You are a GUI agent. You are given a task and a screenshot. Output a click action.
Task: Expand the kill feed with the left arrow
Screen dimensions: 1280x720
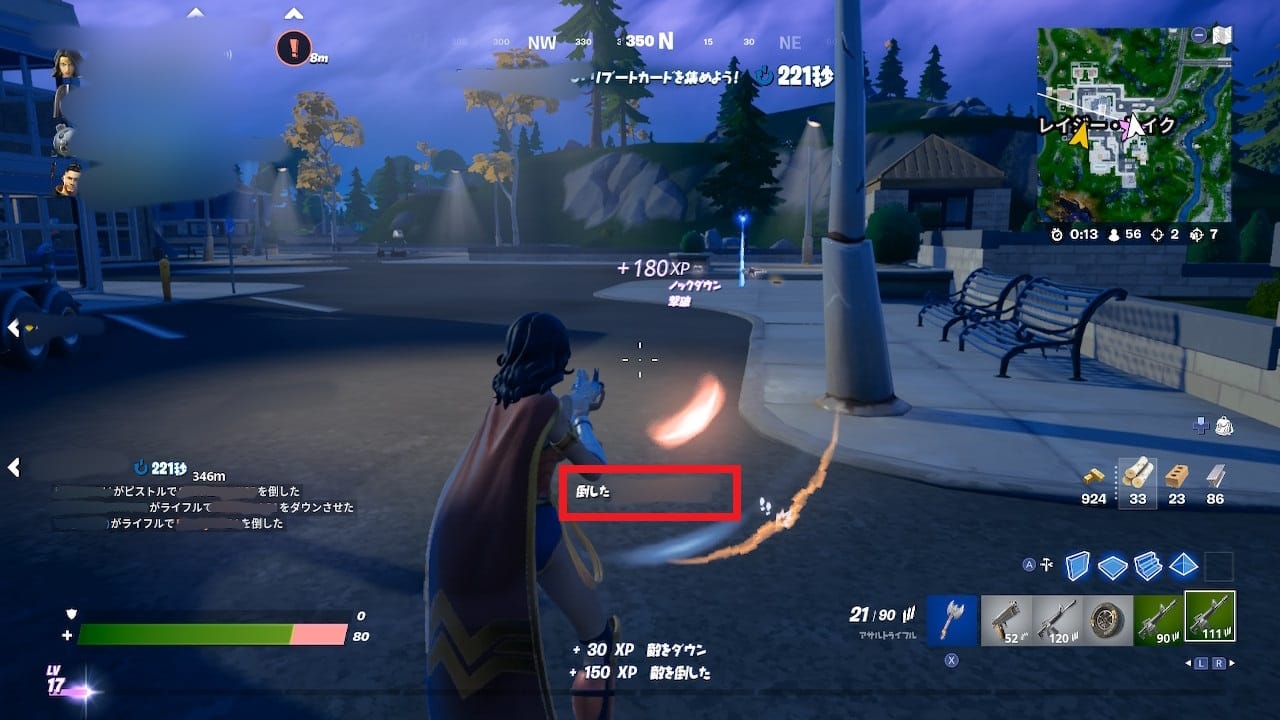click(x=14, y=467)
